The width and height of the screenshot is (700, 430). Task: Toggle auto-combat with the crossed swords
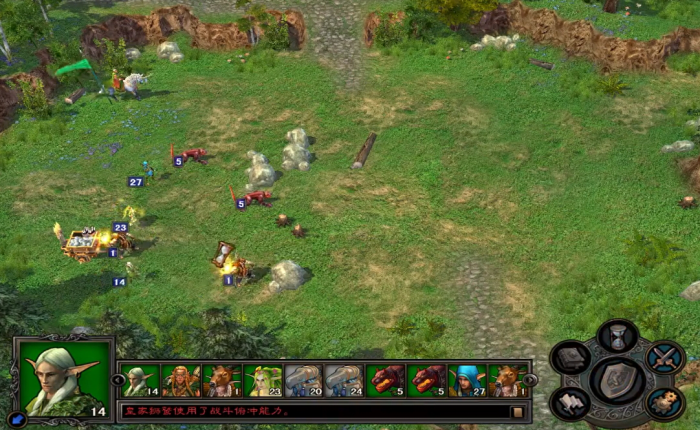(664, 357)
